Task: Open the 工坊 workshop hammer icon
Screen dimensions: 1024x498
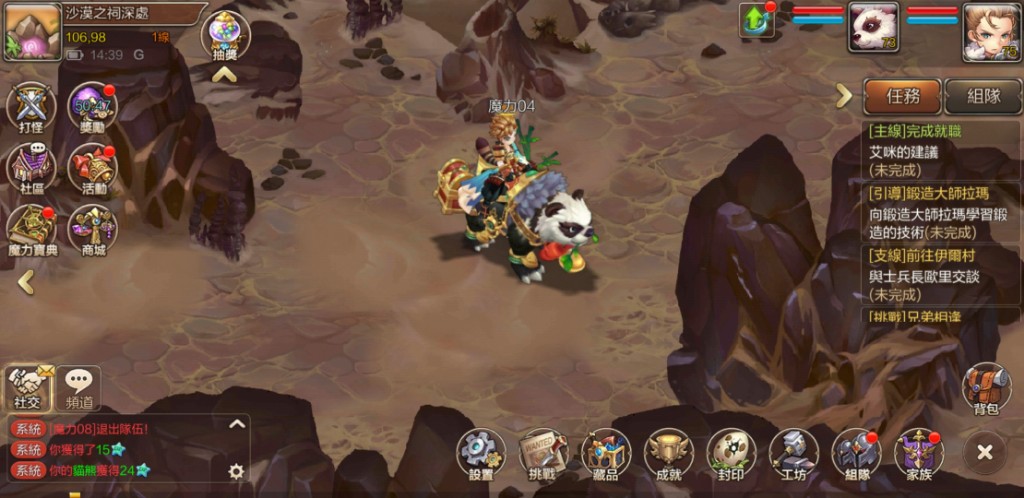Action: [794, 454]
